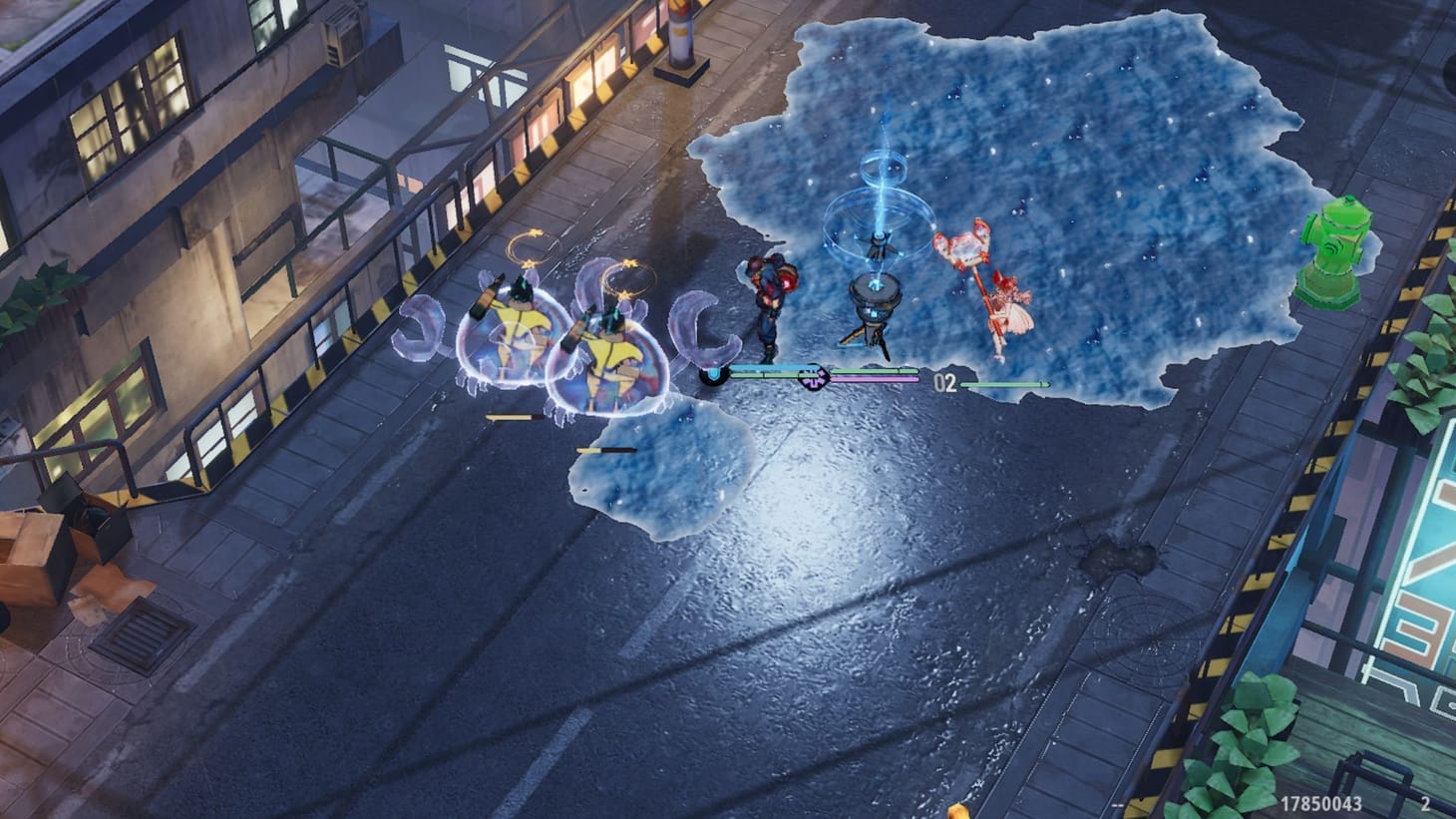The height and width of the screenshot is (819, 1456).
Task: Click the shield icon on the player health bar
Action: click(713, 374)
